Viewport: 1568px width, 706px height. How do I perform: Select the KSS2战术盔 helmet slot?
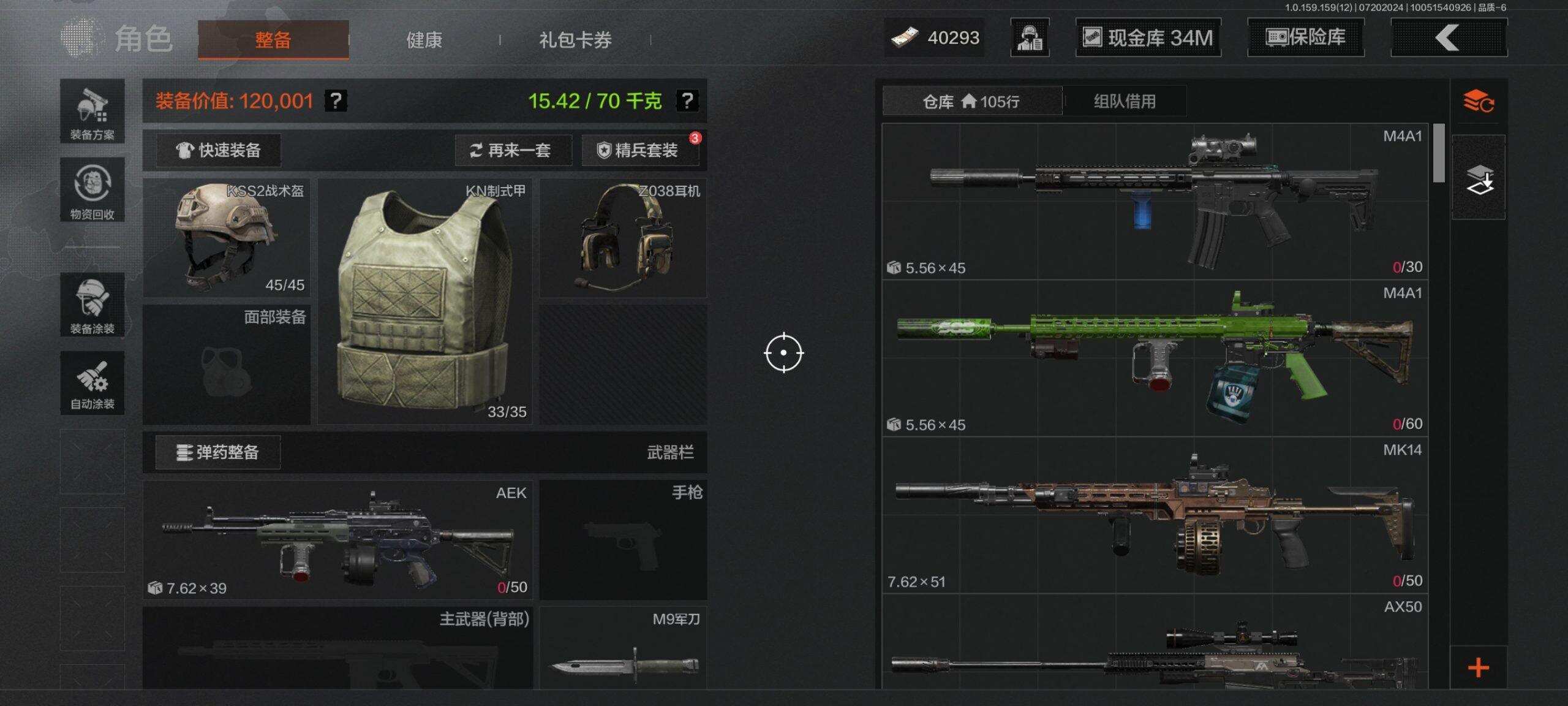point(226,238)
